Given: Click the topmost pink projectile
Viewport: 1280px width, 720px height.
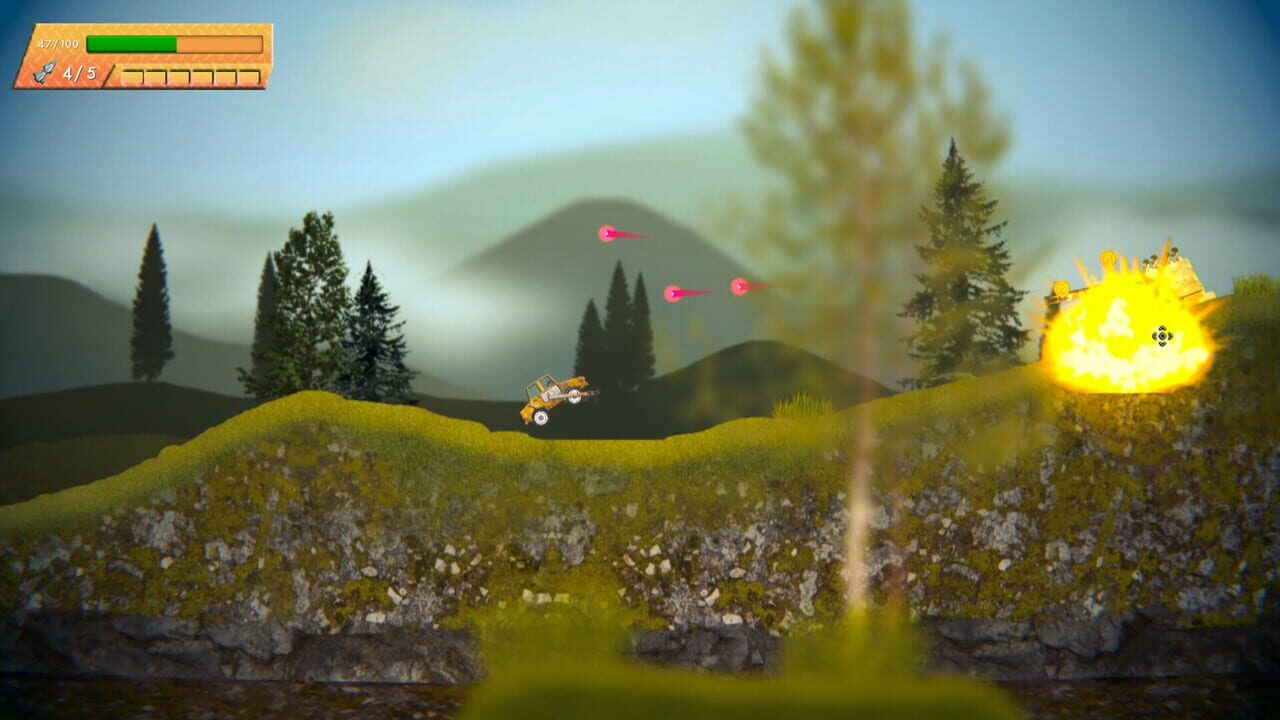Looking at the screenshot, I should pos(607,235).
